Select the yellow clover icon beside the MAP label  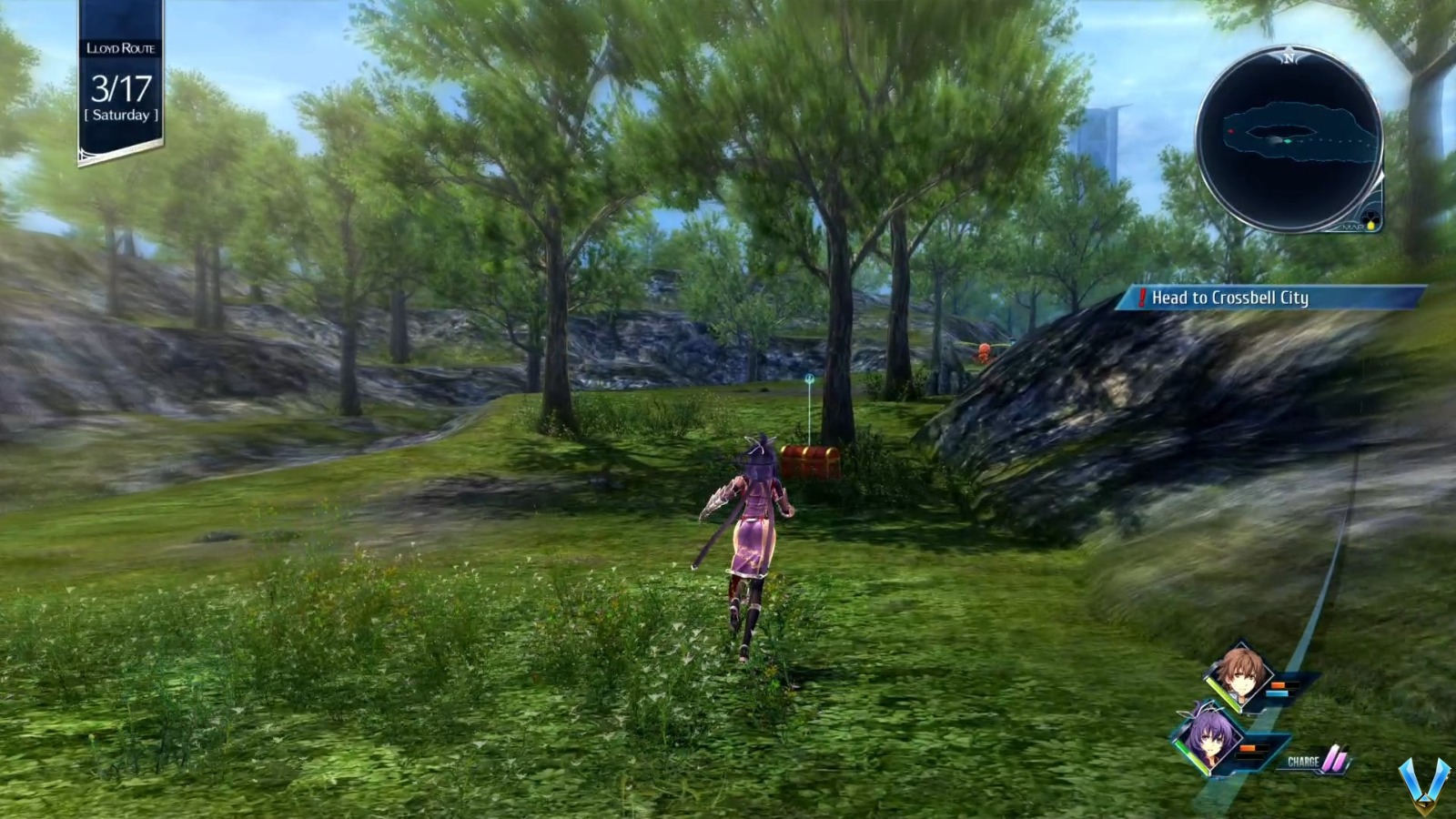coord(1370,225)
